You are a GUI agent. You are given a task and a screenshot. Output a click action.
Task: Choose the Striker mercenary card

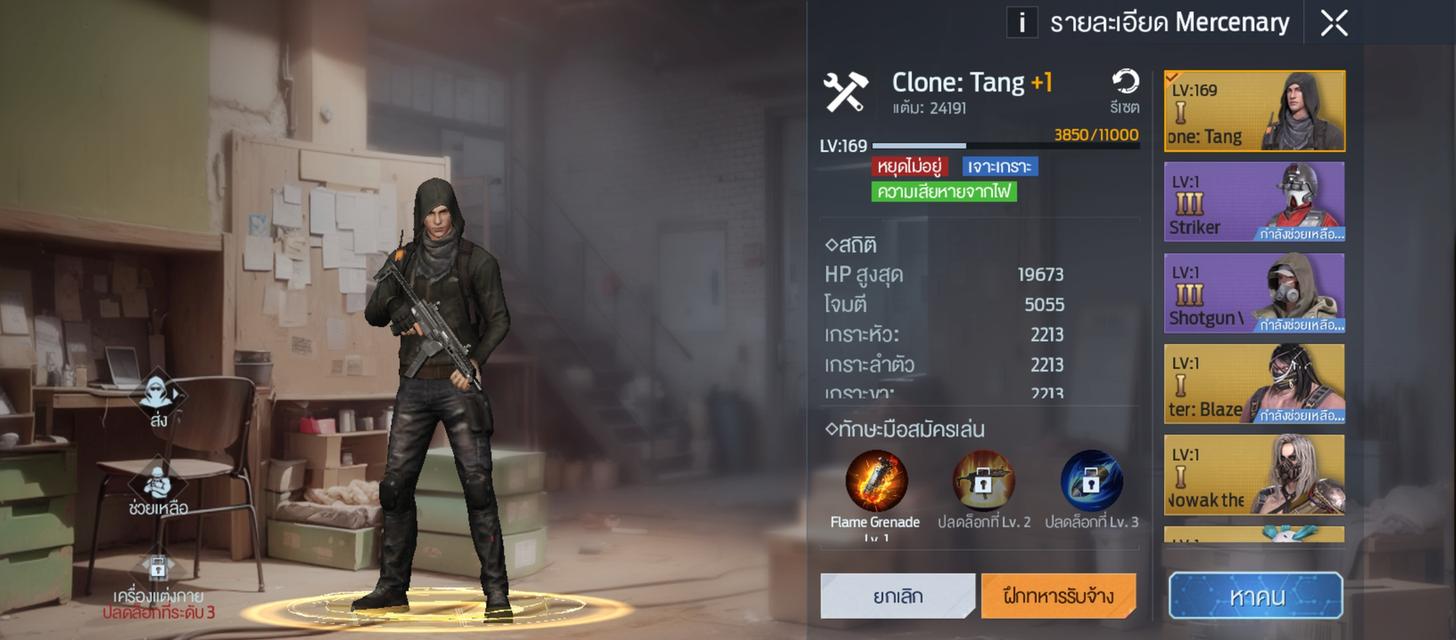point(1254,202)
